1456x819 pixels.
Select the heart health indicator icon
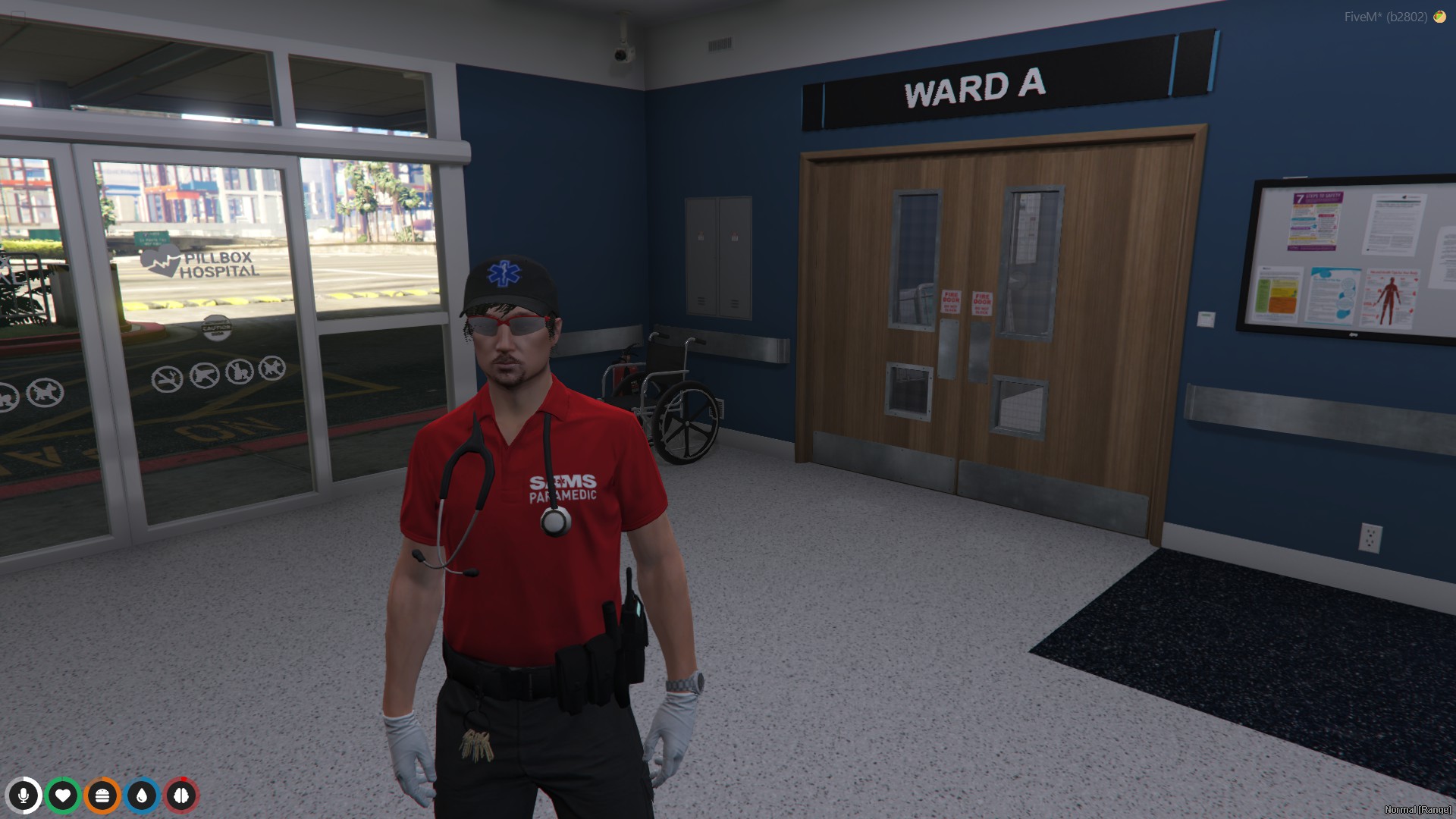[x=64, y=796]
